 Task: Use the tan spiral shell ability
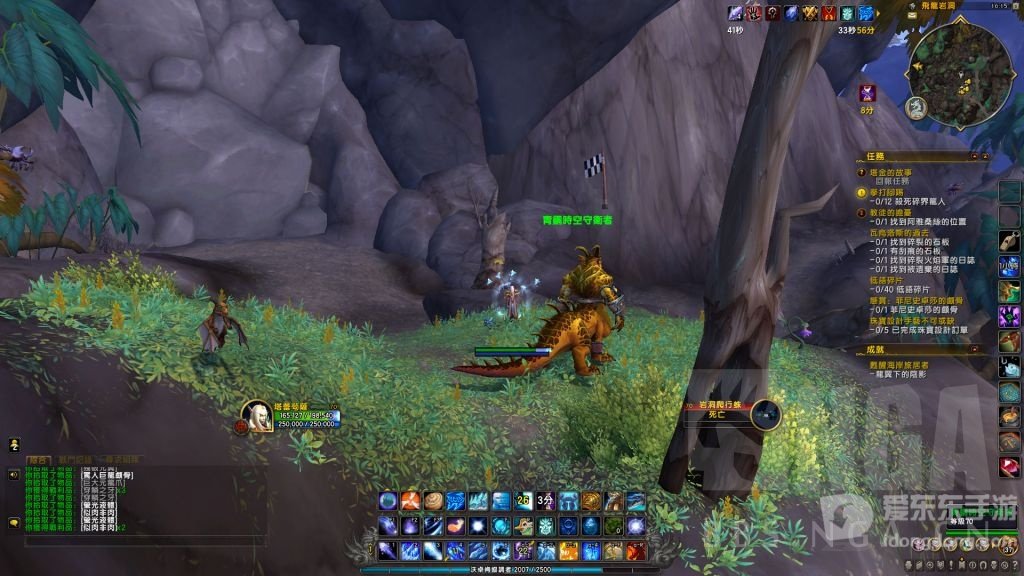432,501
